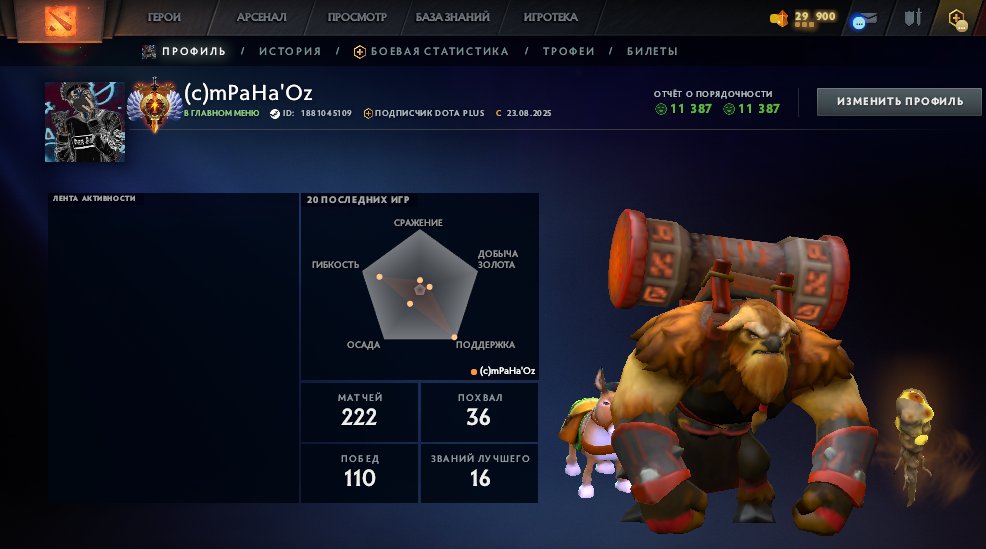
Task: Show the Боевая статистика tab
Action: pyautogui.click(x=439, y=51)
